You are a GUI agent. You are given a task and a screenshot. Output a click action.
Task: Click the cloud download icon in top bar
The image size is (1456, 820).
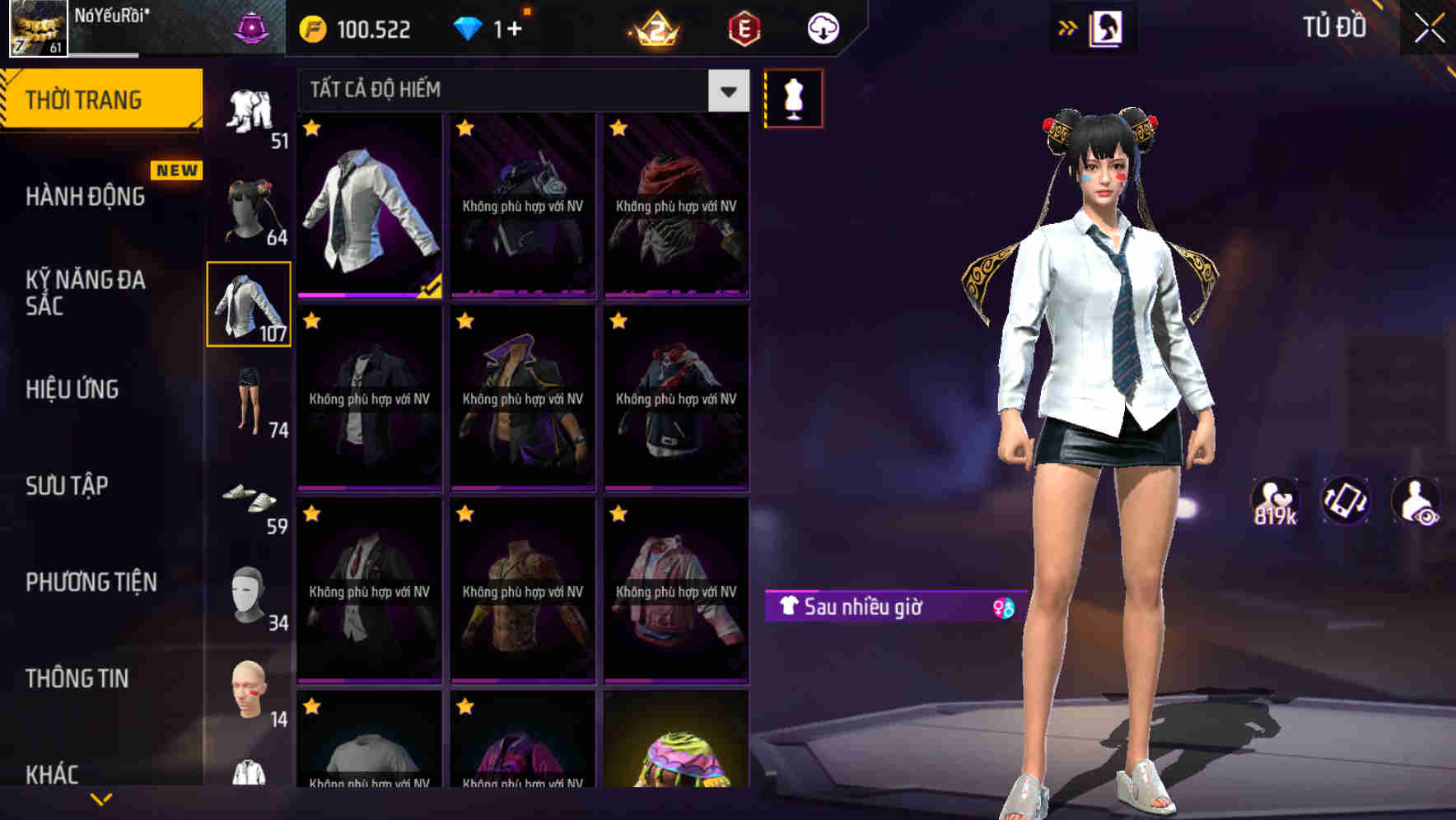821,27
